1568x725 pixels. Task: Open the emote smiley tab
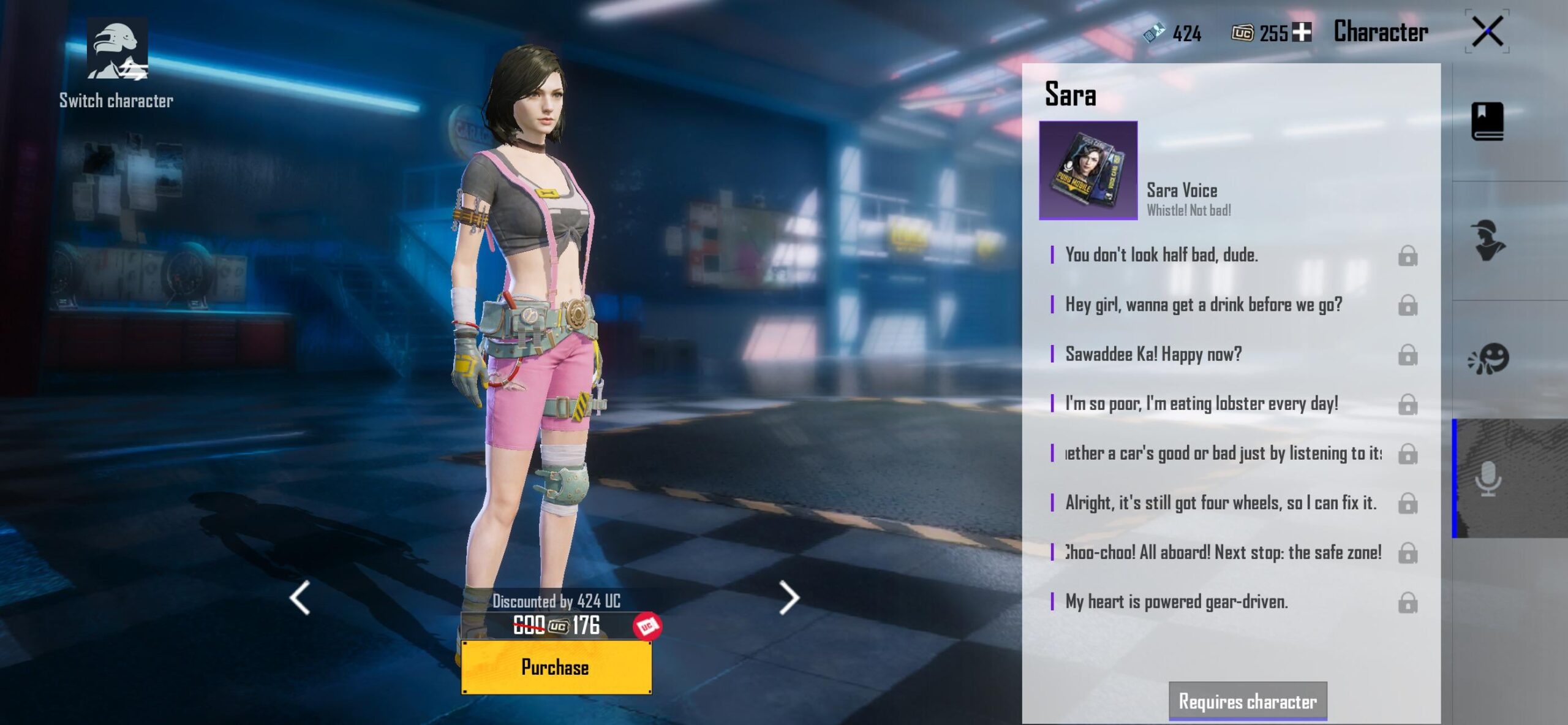coord(1487,359)
